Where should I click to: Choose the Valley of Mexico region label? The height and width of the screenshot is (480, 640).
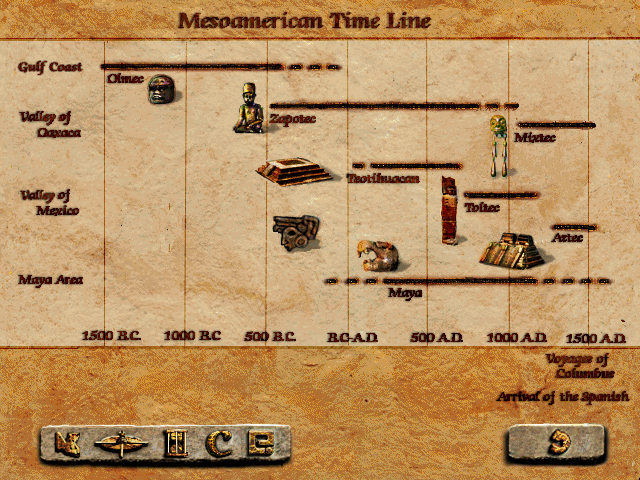(x=49, y=203)
